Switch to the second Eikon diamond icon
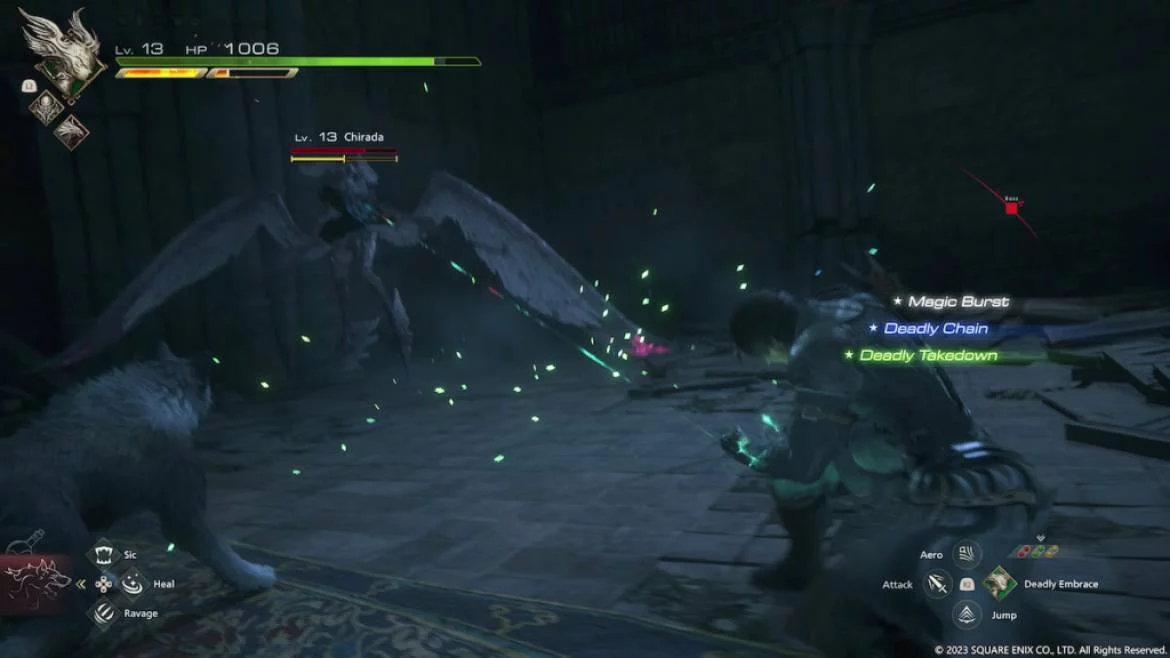 point(46,108)
